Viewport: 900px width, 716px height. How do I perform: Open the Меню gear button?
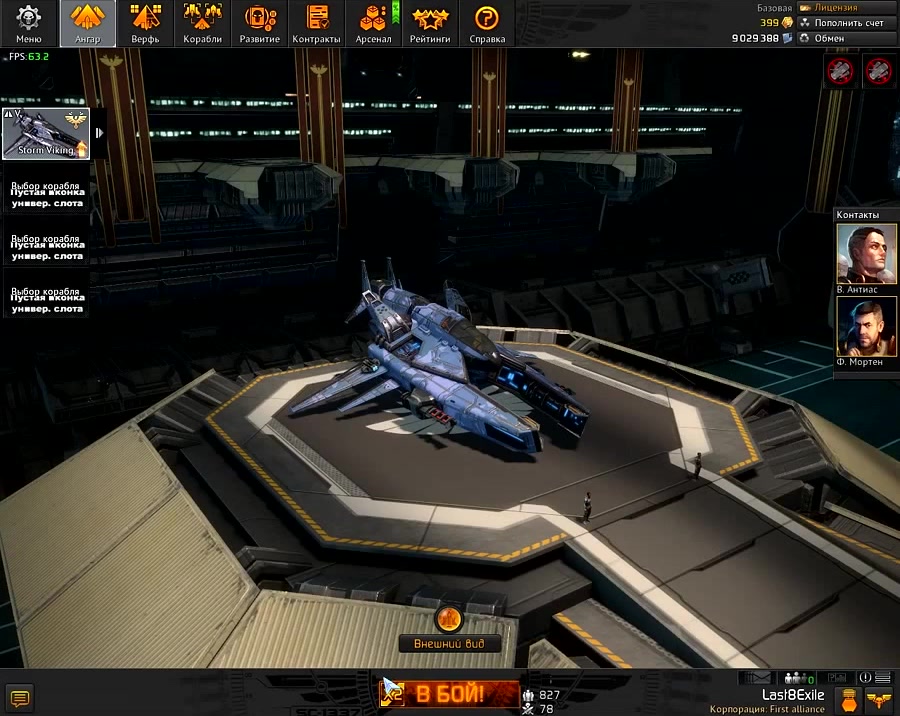click(x=29, y=23)
